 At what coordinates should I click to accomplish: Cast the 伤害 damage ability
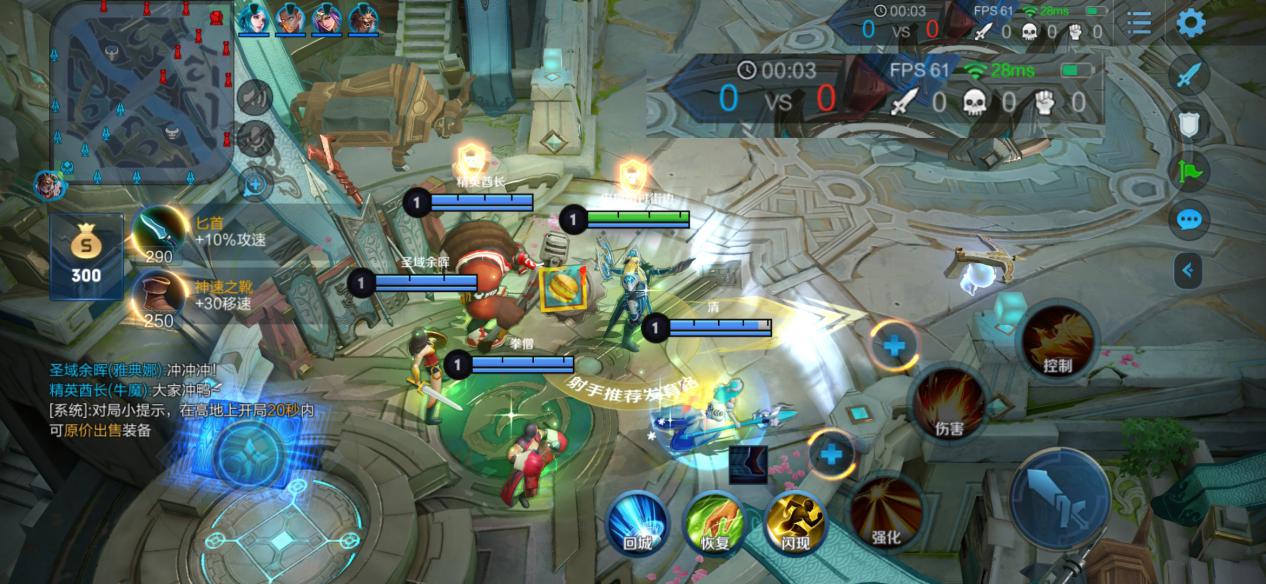[x=948, y=402]
